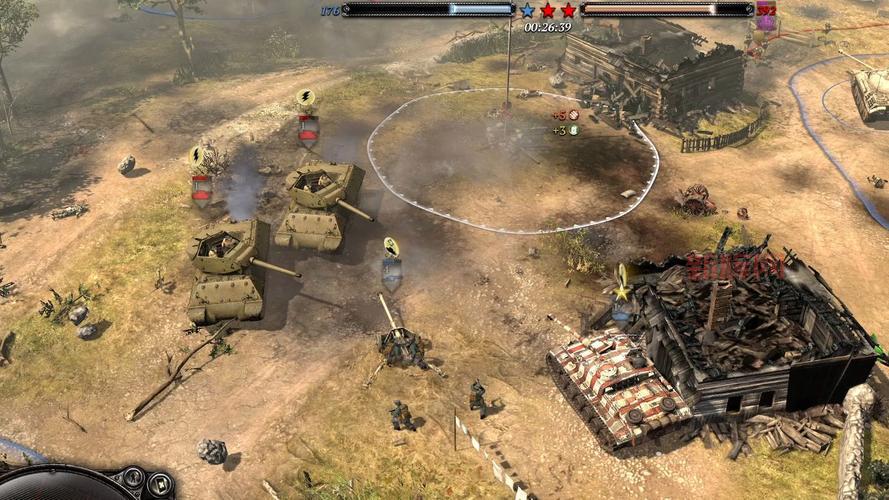The height and width of the screenshot is (500, 889).
Task: Click the square-icon round button beside the minimap
Action: [160, 485]
